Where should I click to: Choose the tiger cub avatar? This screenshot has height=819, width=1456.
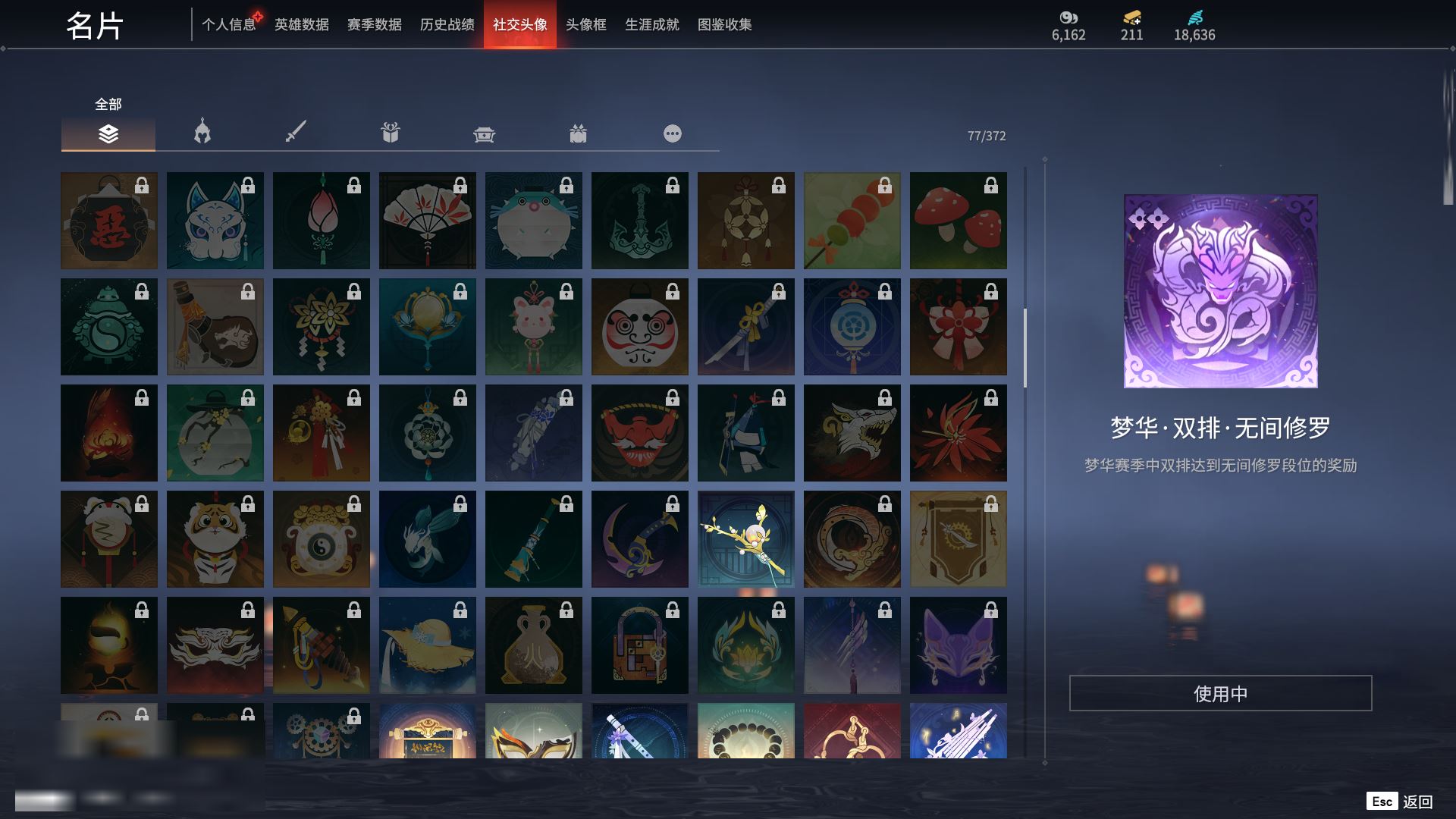pos(215,539)
